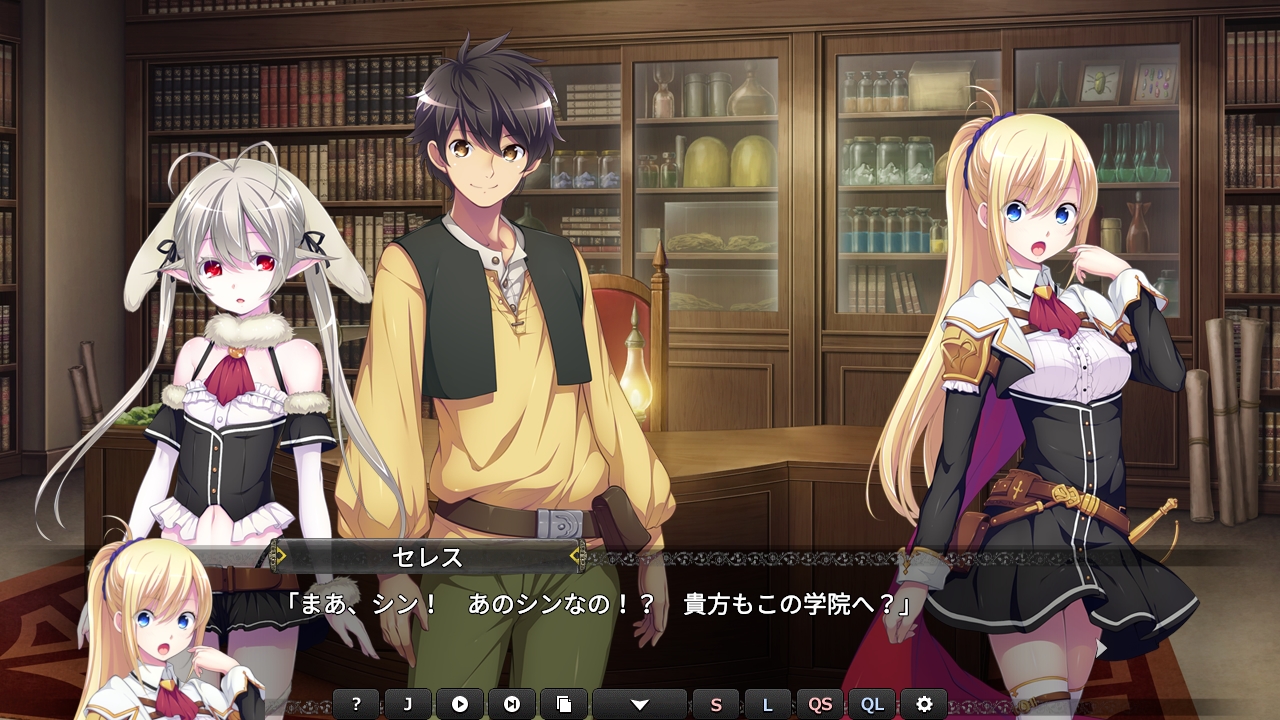Open the help question mark button

point(356,704)
